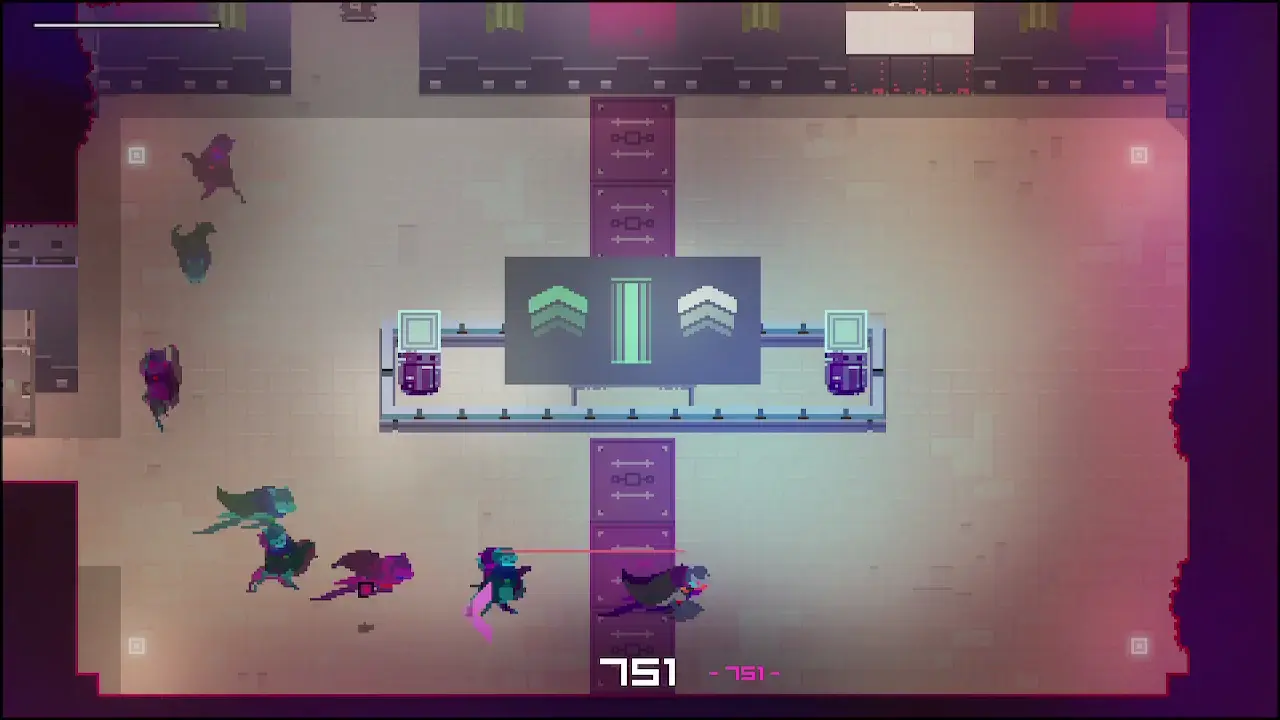Select the white triple-chevron upgrade icon
Screen dimensions: 1280x720
click(x=707, y=315)
